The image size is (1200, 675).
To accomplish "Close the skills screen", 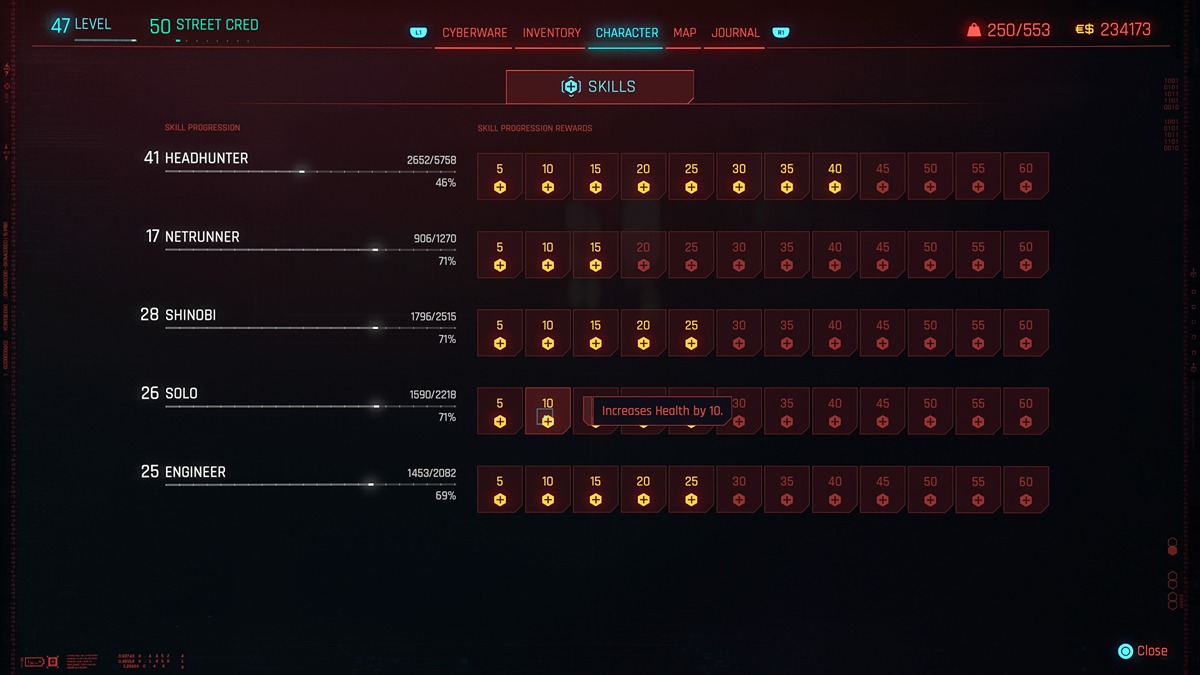I will (1143, 651).
